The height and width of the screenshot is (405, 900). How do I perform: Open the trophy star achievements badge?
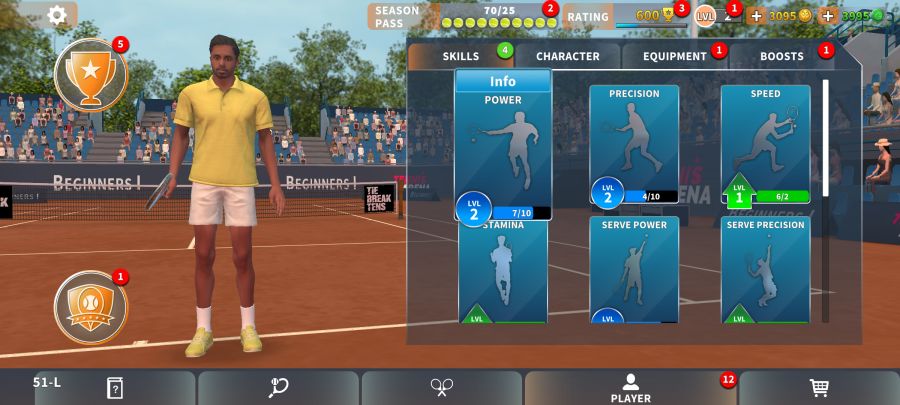pyautogui.click(x=90, y=75)
